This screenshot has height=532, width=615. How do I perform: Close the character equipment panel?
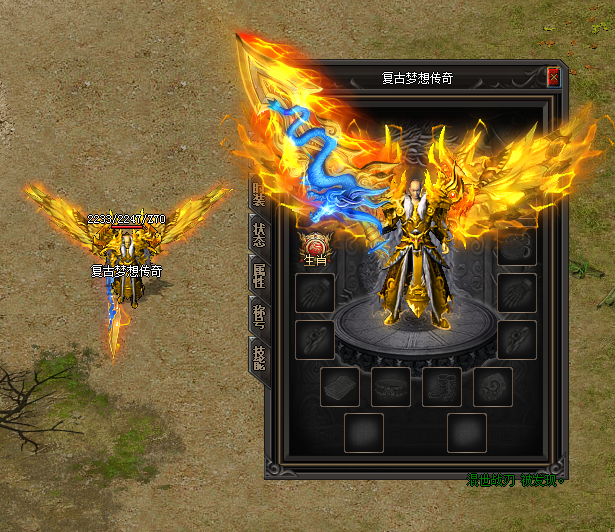[553, 77]
